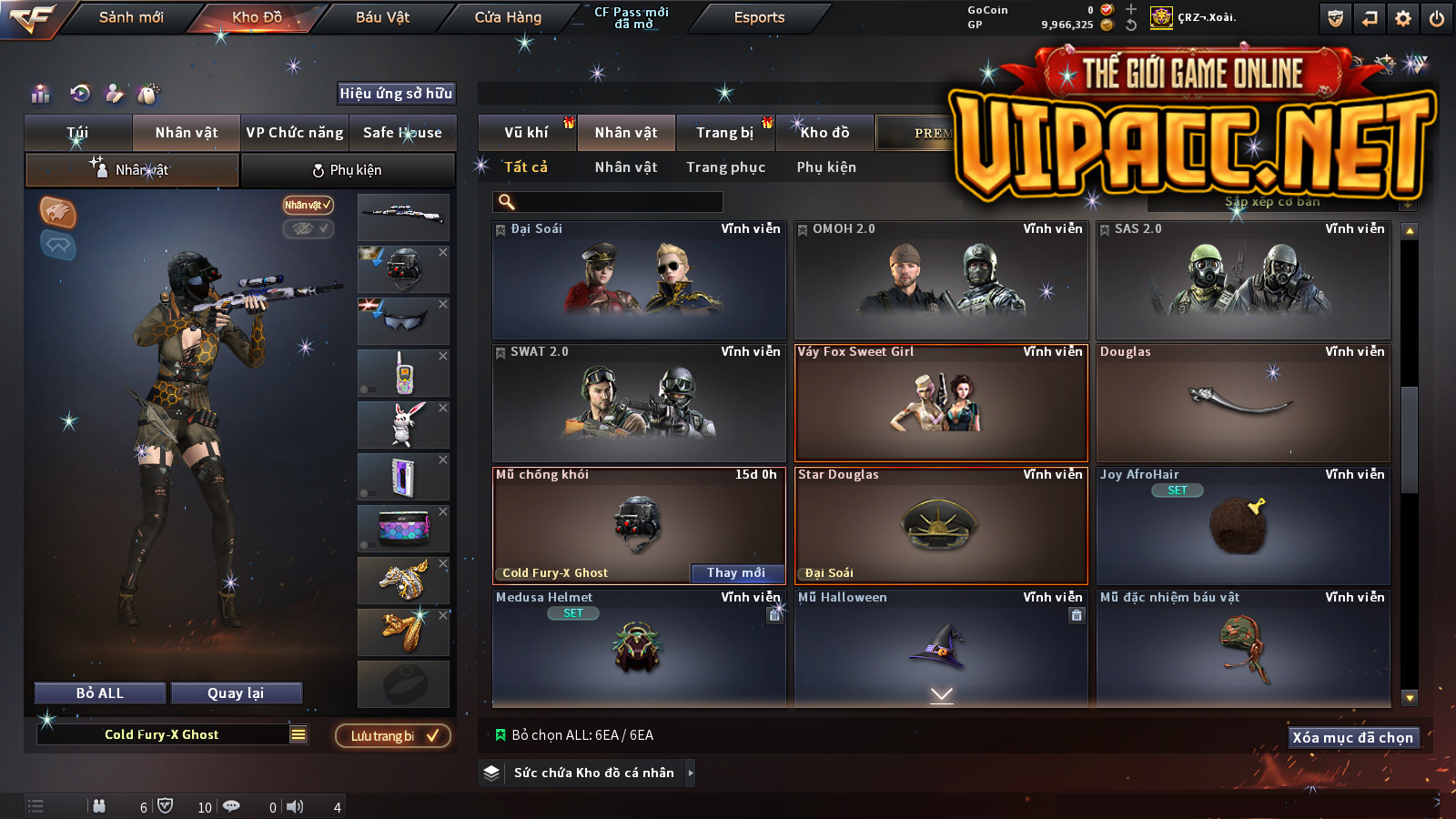Choose the Váy Fox Sweet Girl item
The image size is (1456, 819).
coord(941,403)
